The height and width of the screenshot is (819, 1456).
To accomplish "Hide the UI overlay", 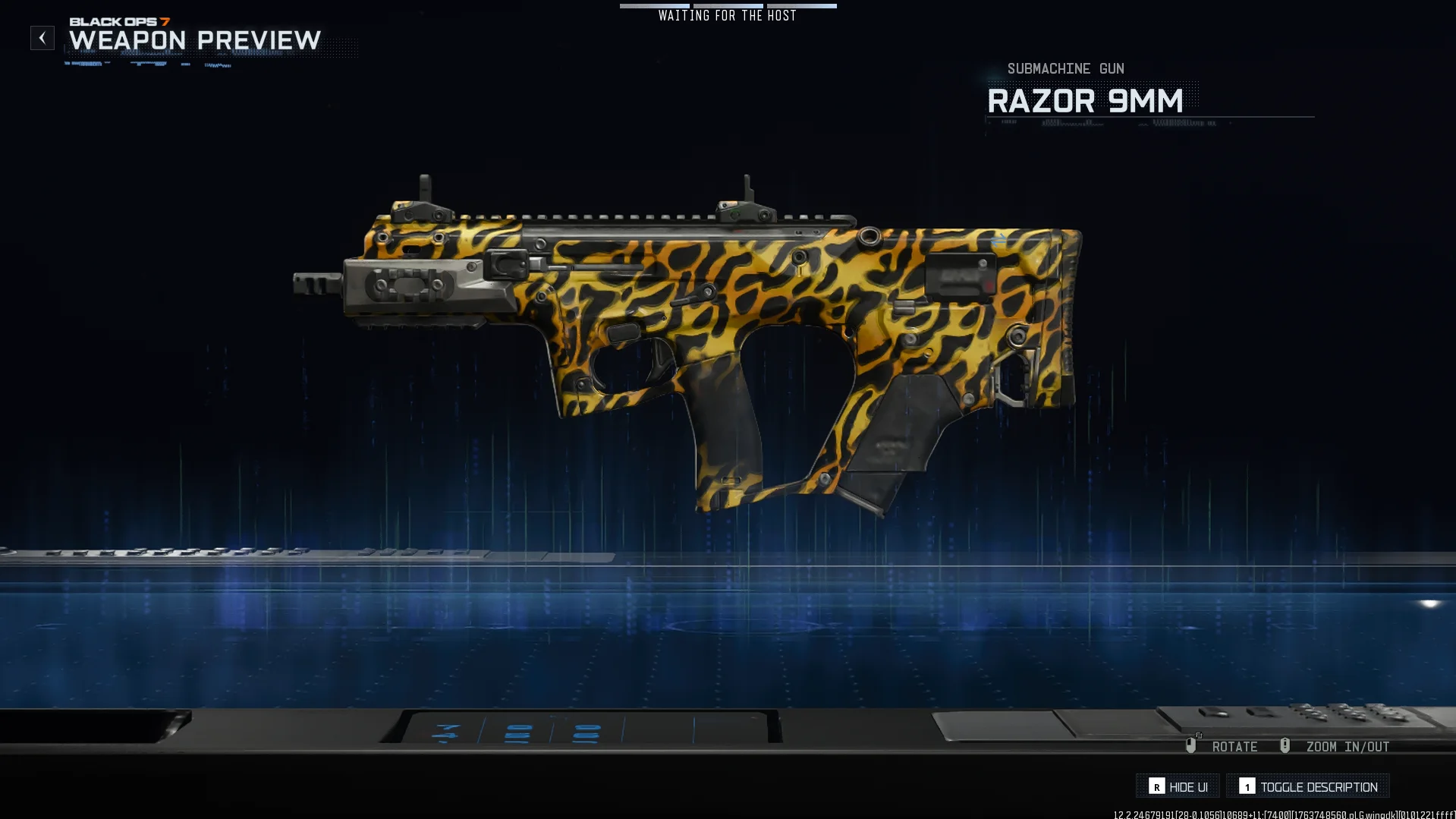I will coord(1178,786).
